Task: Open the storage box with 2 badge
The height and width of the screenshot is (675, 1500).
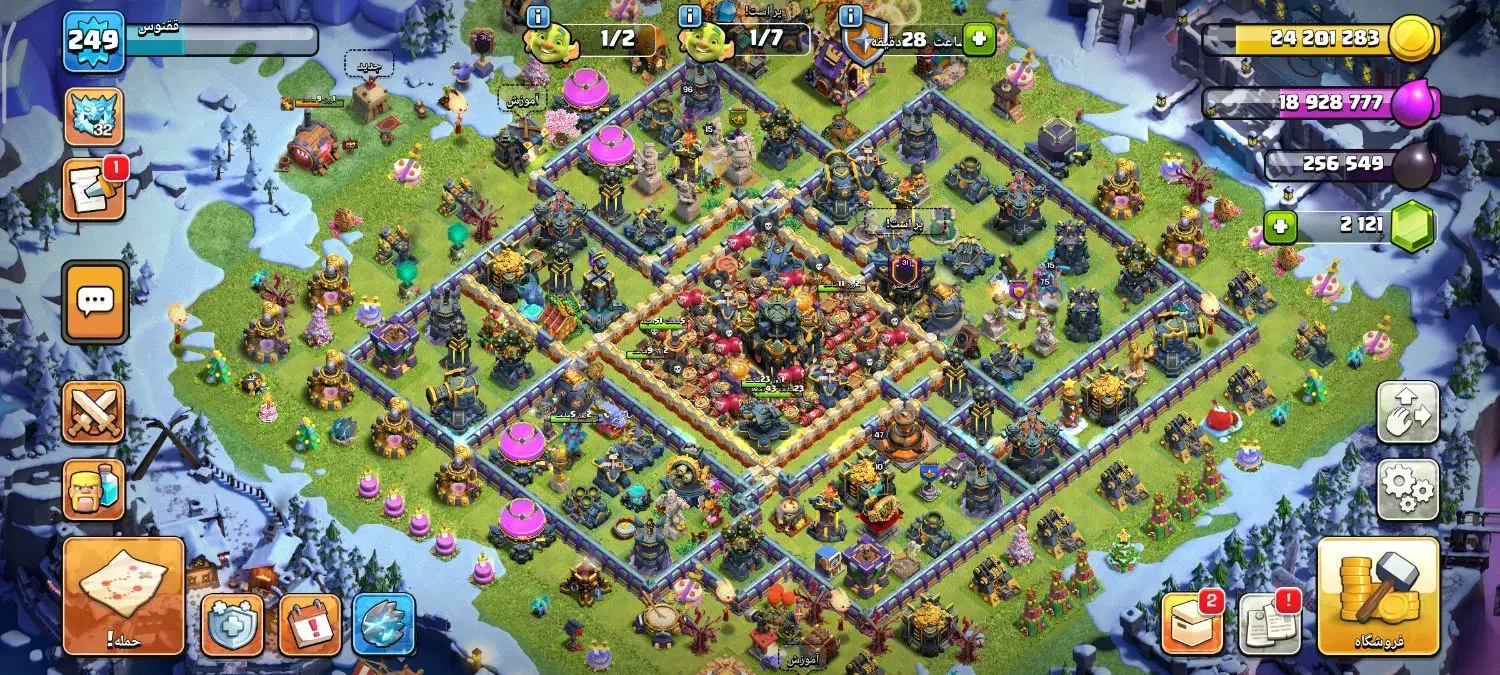Action: click(x=1192, y=624)
